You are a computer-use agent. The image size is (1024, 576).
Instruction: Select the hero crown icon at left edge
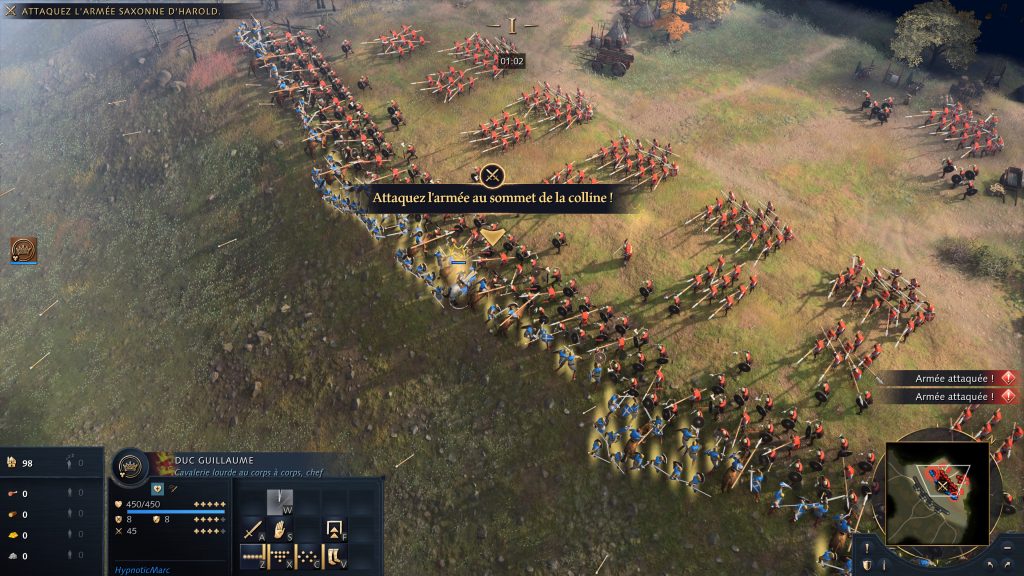[23, 250]
